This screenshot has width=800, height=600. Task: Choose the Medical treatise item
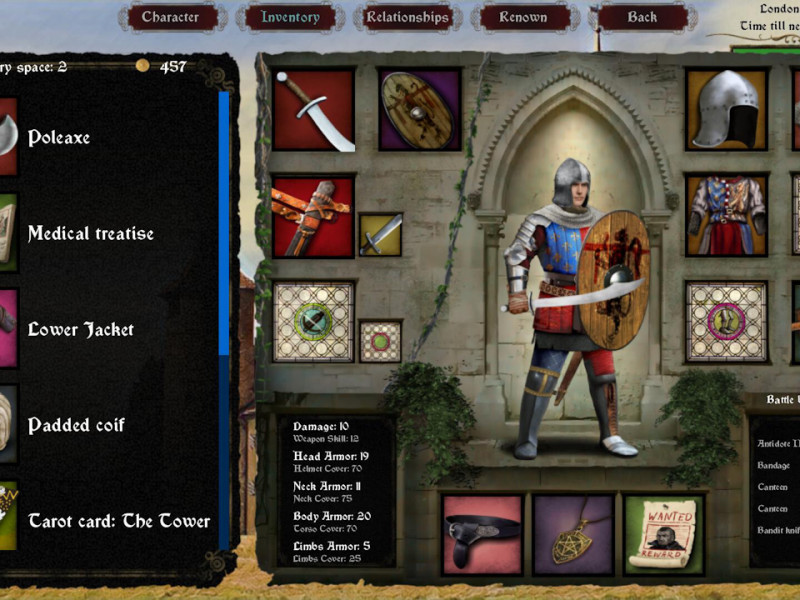[x=90, y=234]
